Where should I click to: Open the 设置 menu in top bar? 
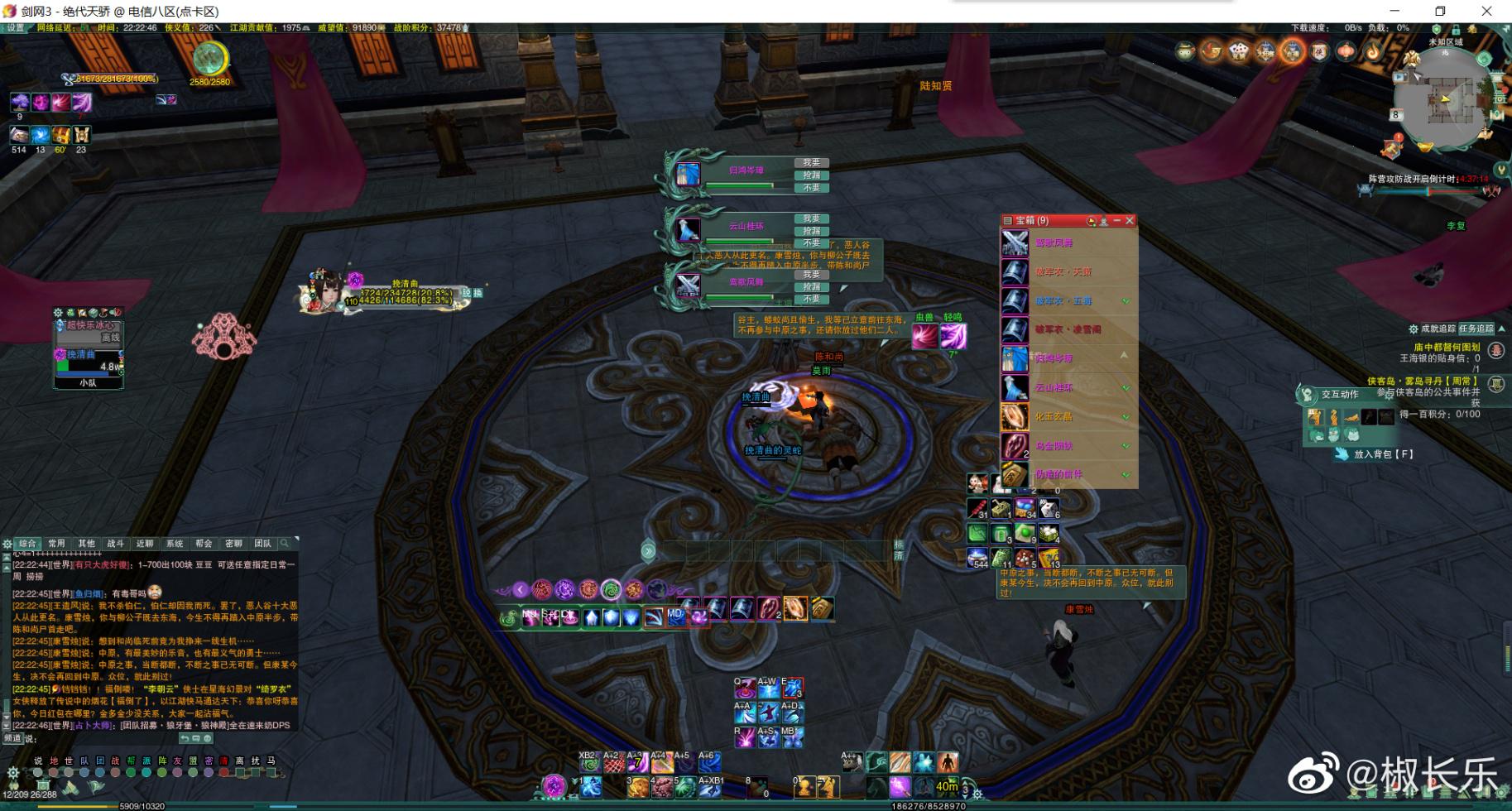(x=15, y=28)
